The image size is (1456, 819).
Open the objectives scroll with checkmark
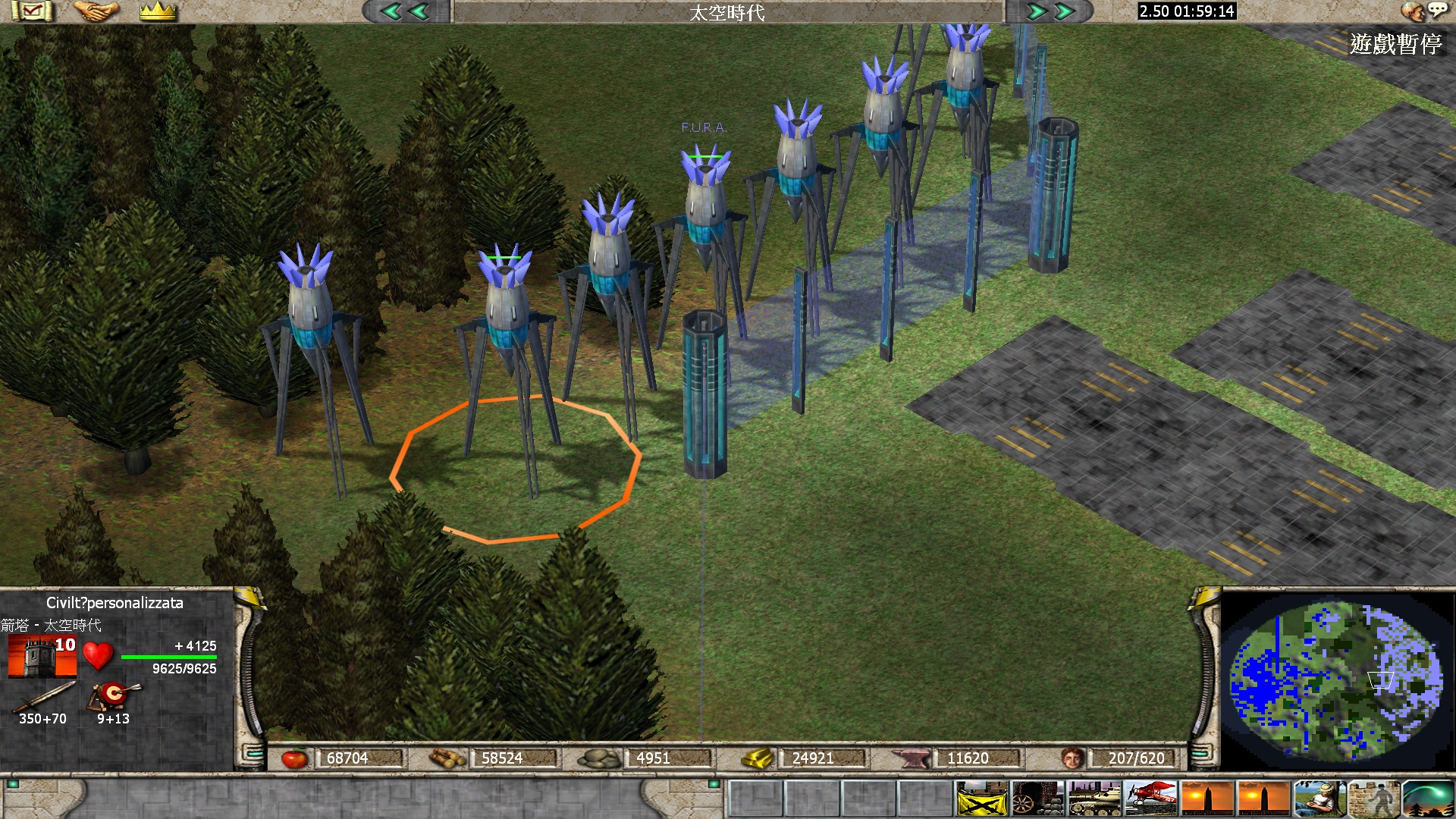[32, 11]
